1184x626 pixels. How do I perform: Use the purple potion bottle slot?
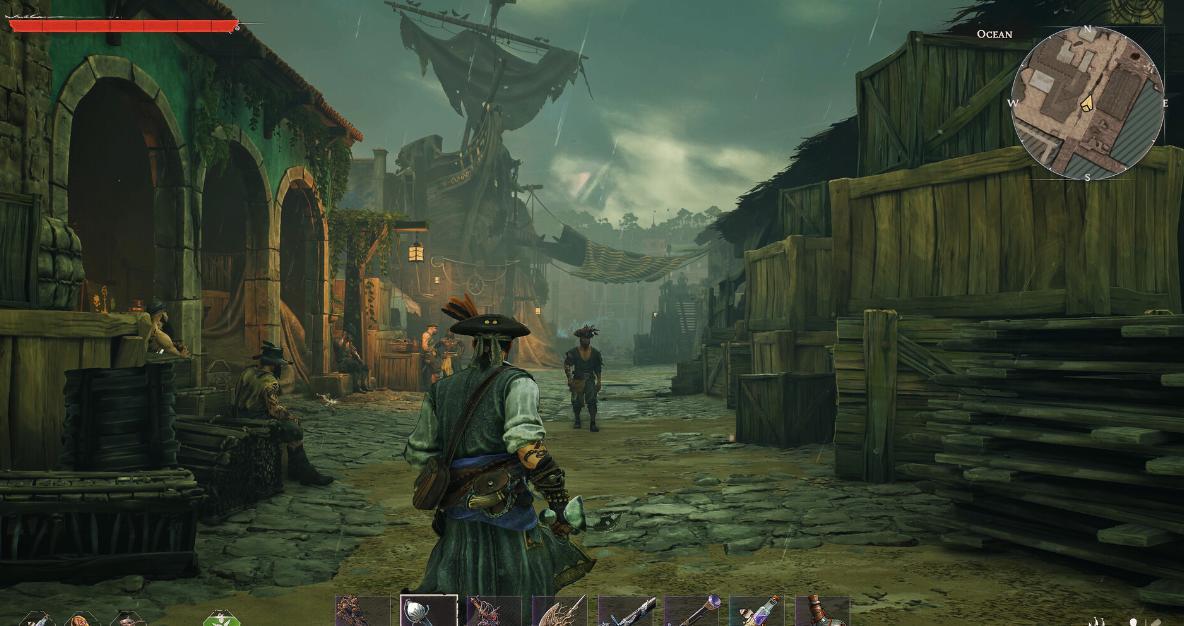click(757, 612)
